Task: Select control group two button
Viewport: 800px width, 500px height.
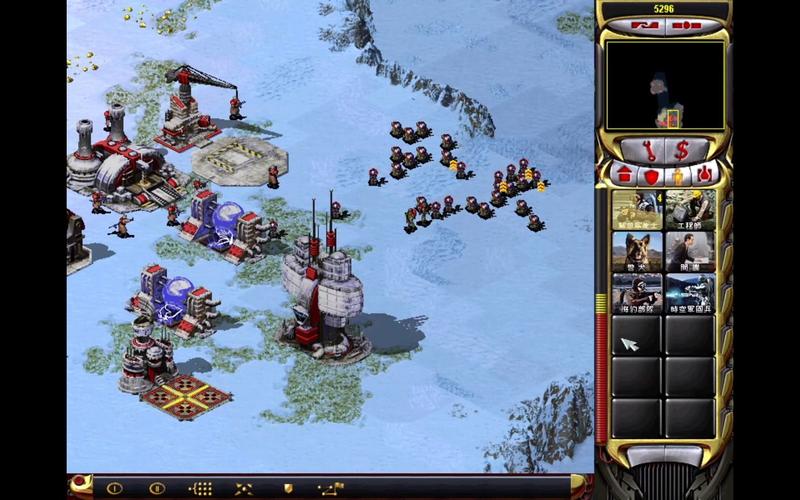Action: click(156, 488)
